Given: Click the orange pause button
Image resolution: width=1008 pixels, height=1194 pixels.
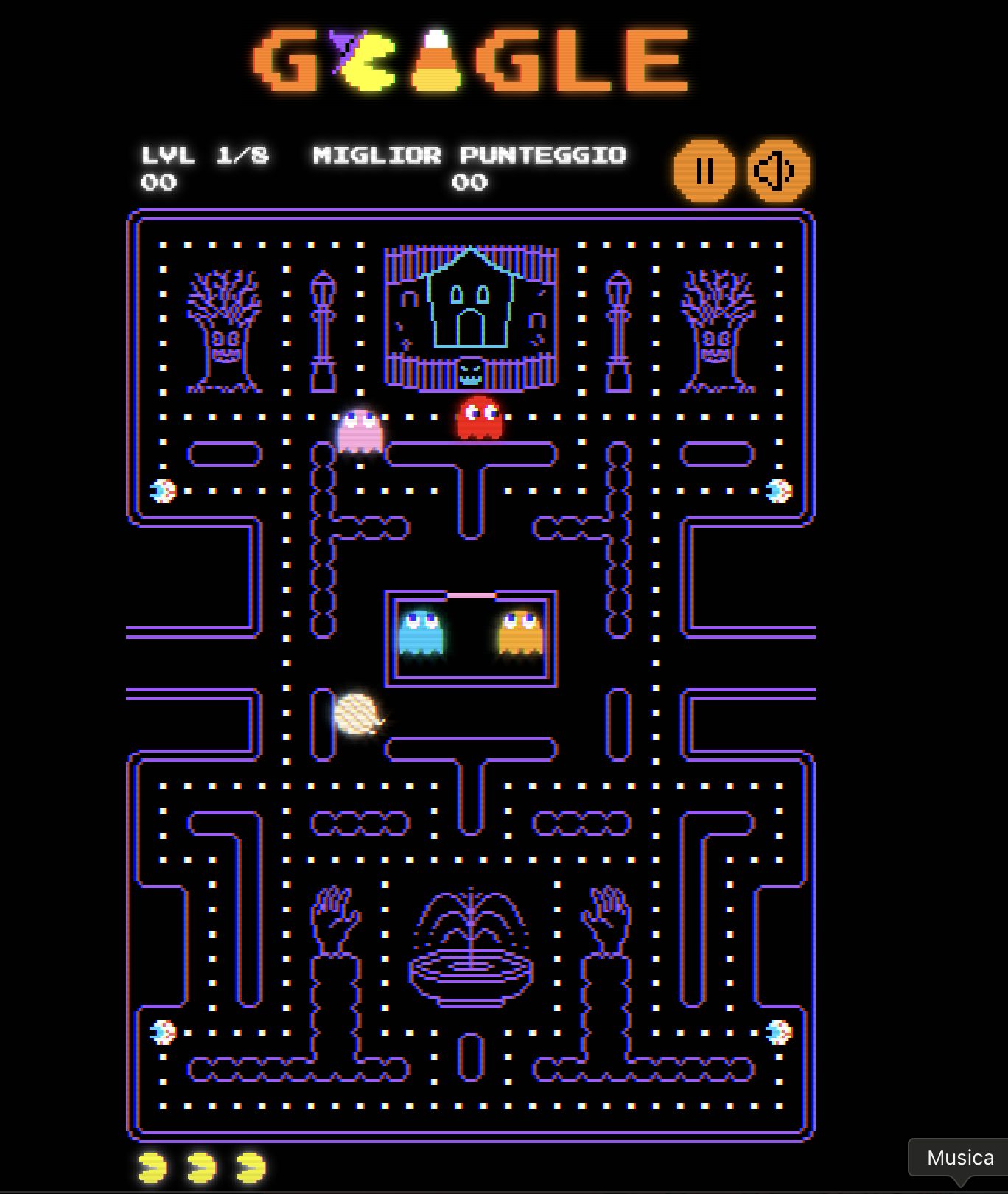Looking at the screenshot, I should (704, 171).
